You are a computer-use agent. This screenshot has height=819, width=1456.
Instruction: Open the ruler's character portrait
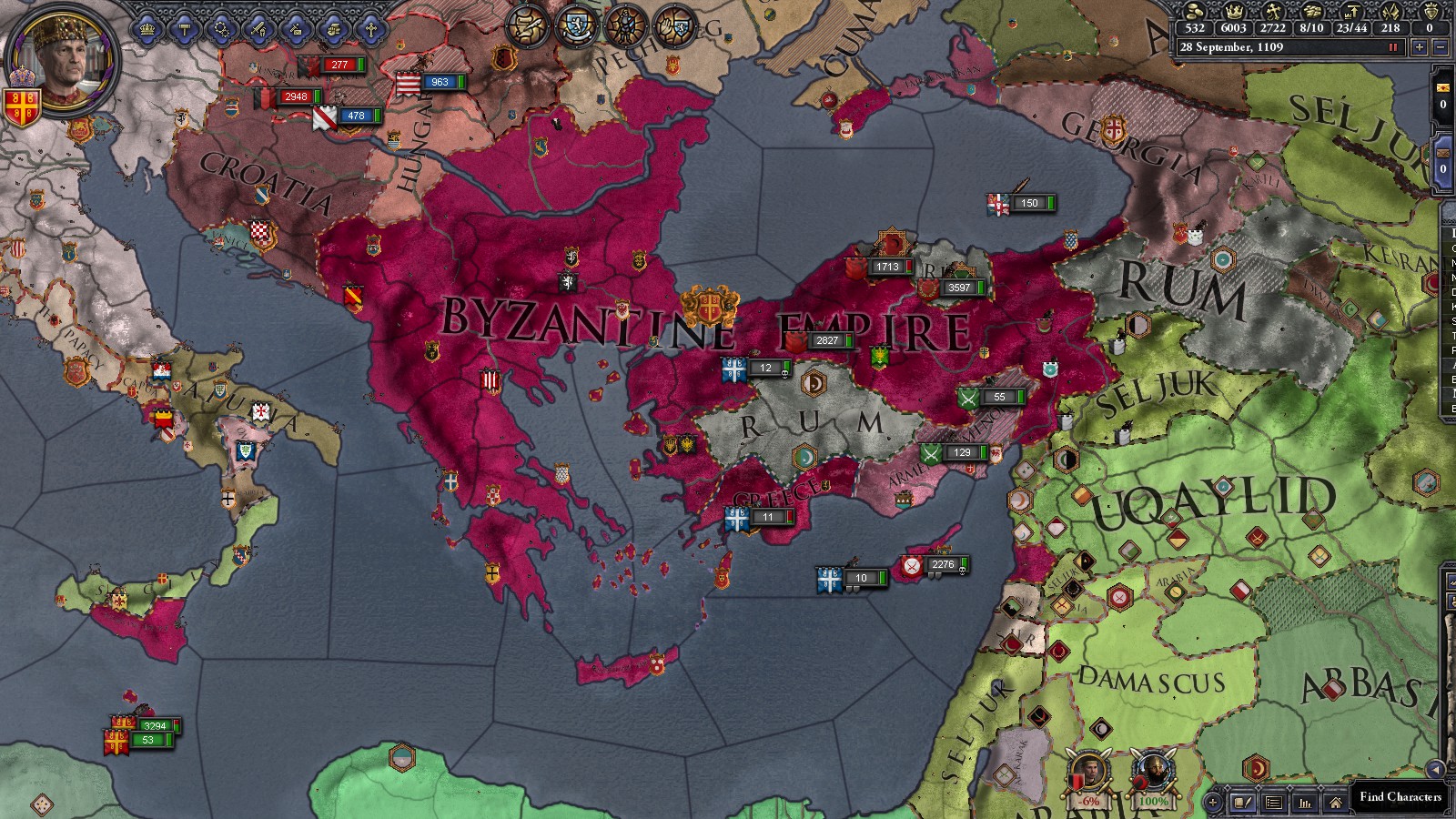tap(61, 60)
